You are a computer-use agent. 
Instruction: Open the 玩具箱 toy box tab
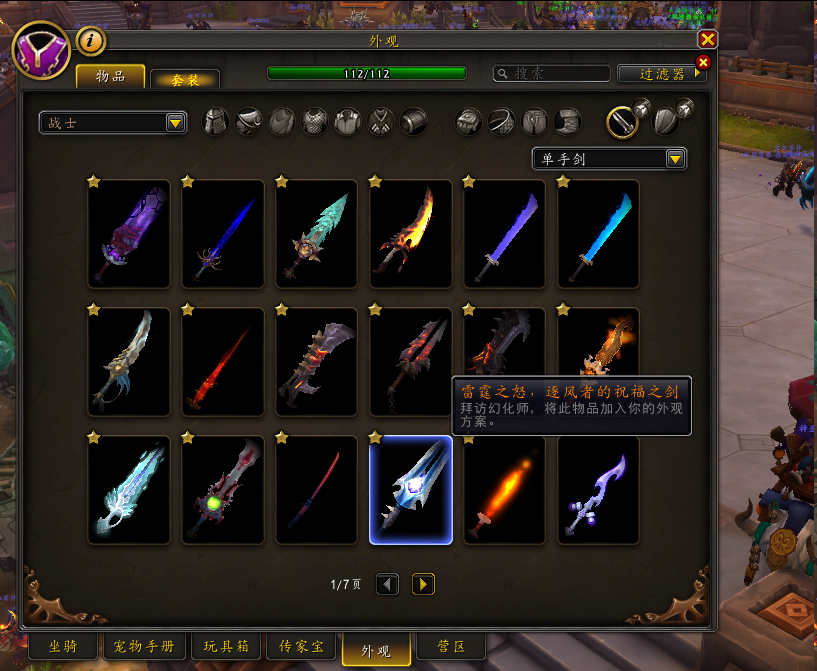tap(228, 647)
